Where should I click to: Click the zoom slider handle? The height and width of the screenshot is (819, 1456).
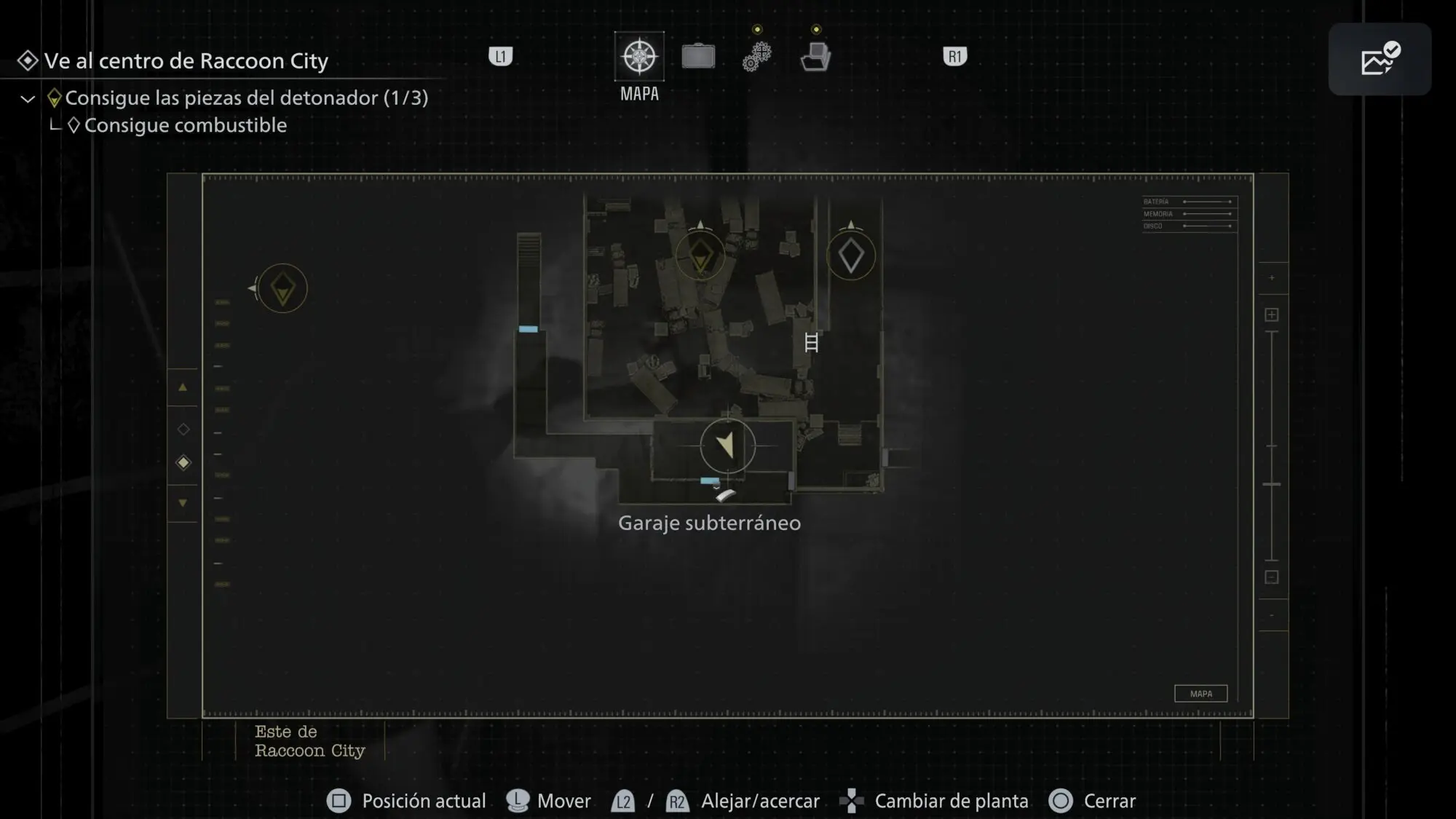click(x=1272, y=484)
